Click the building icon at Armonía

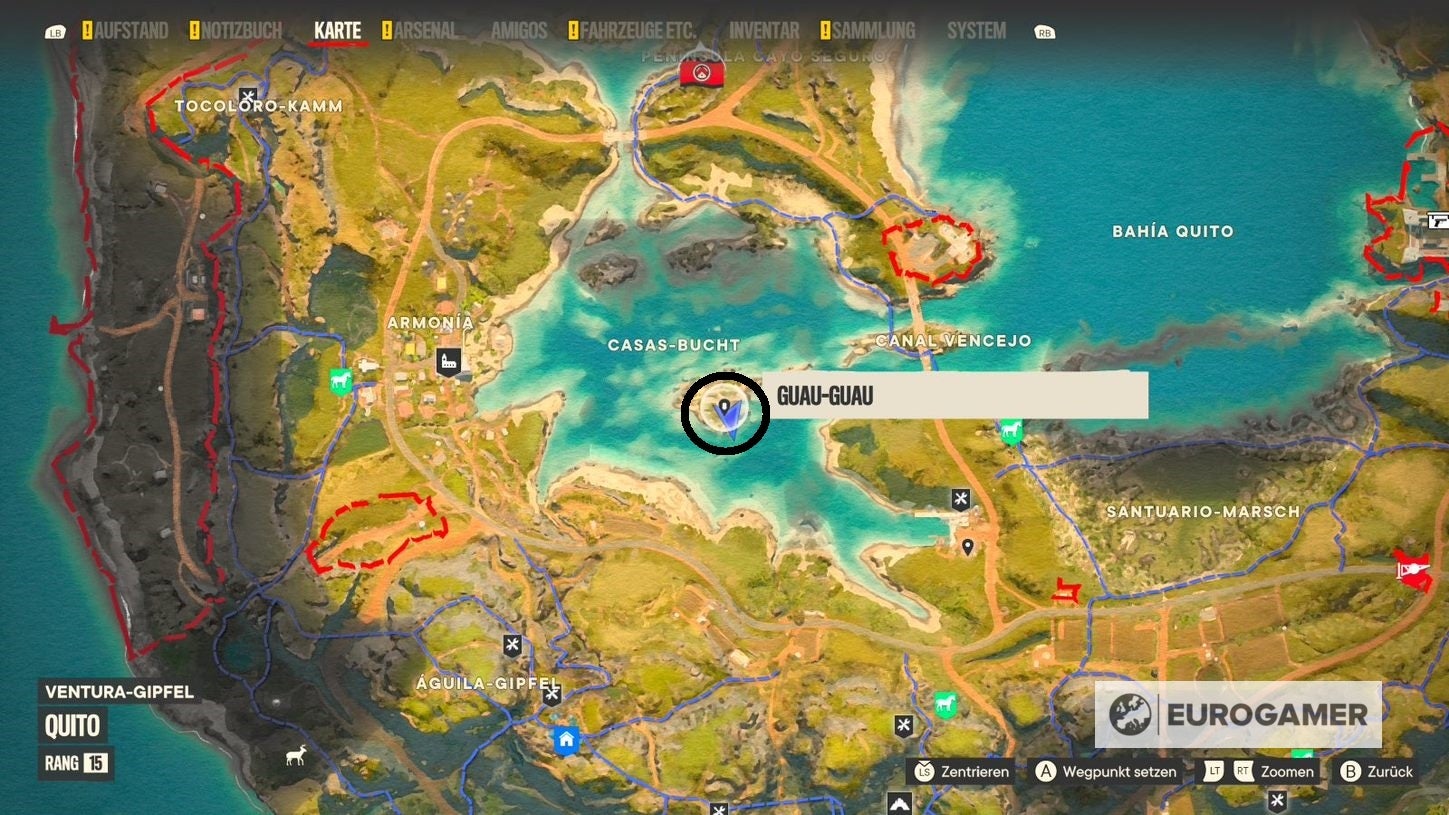coord(449,362)
